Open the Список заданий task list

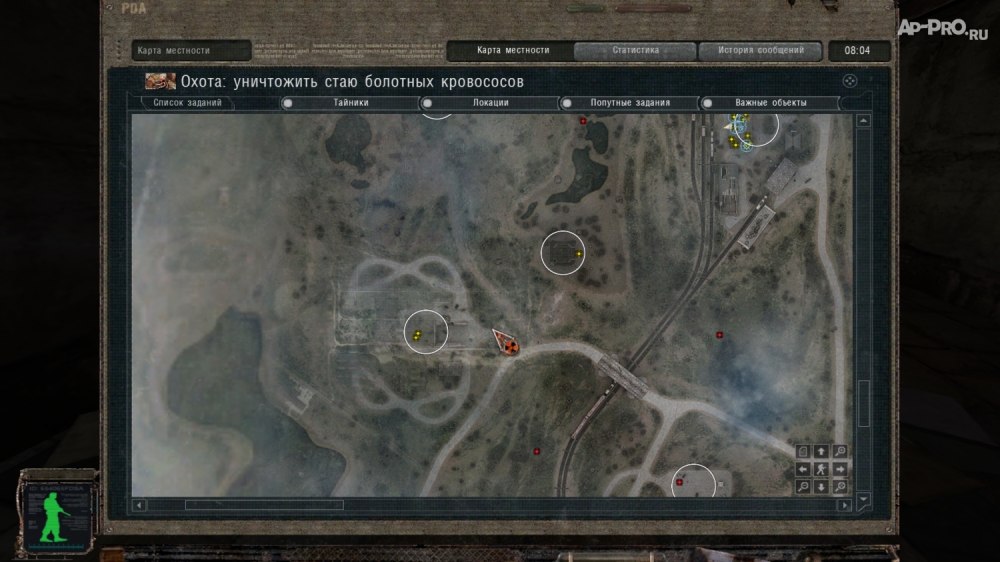click(188, 102)
